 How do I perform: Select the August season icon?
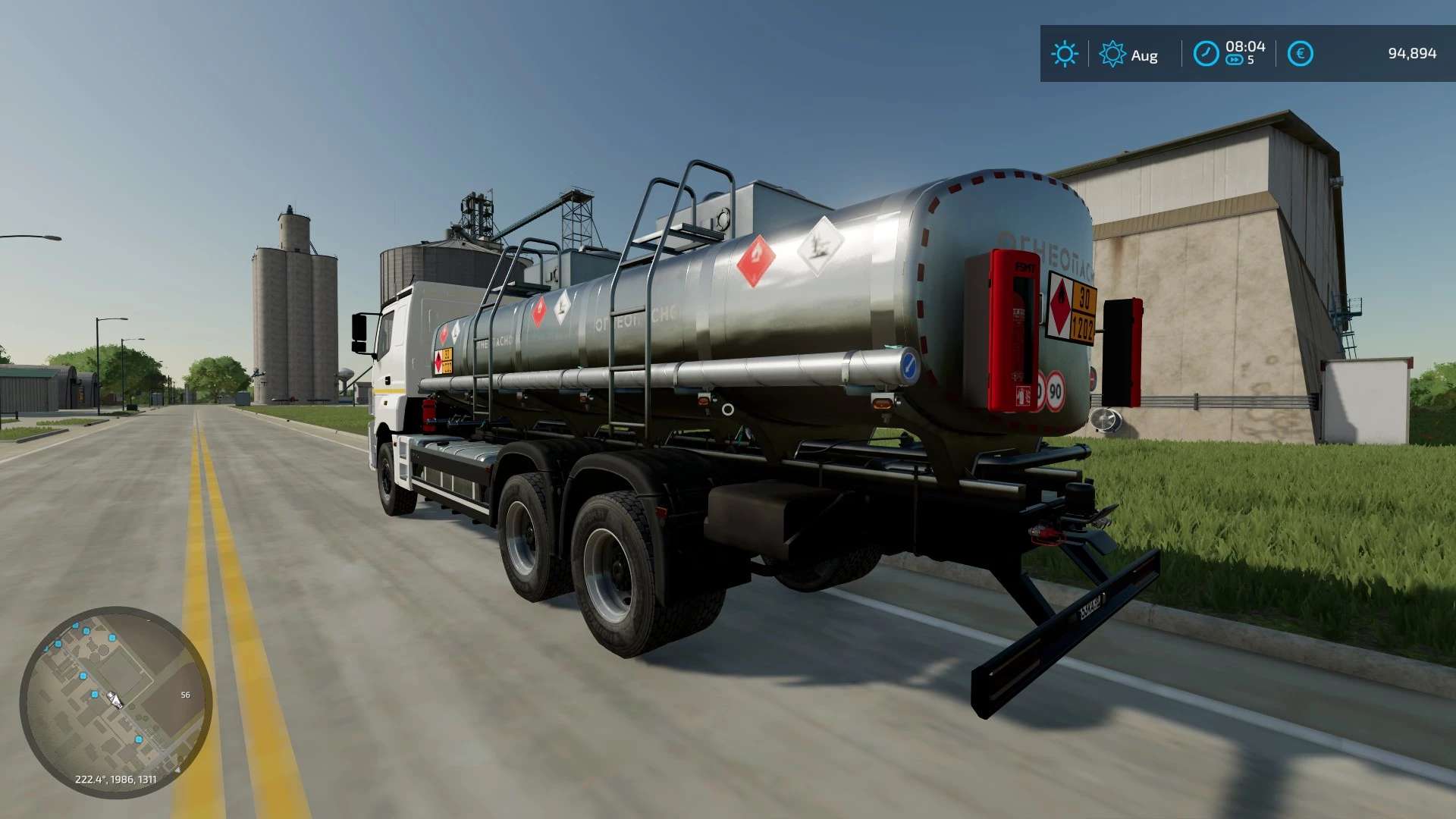coord(1112,54)
